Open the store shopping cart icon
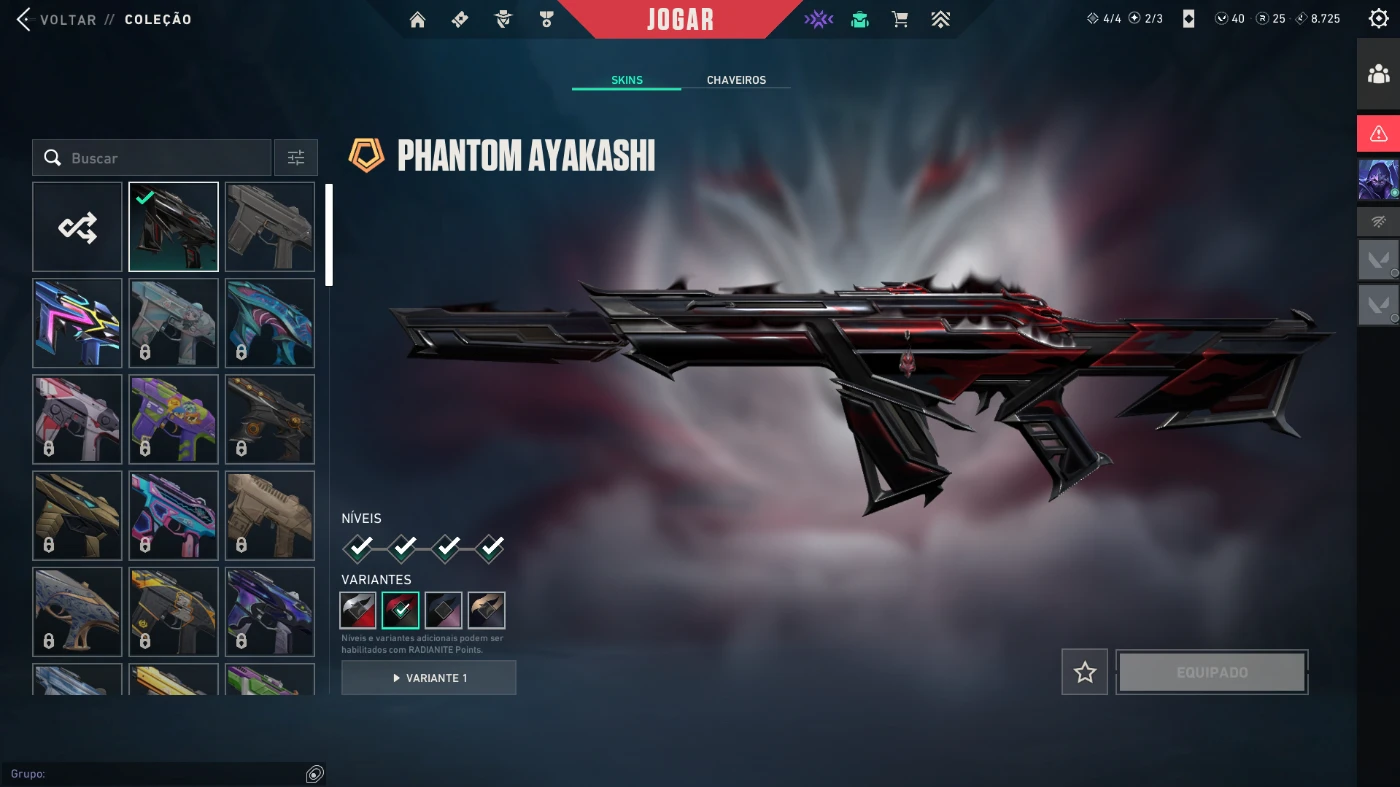The height and width of the screenshot is (787, 1400). click(900, 19)
